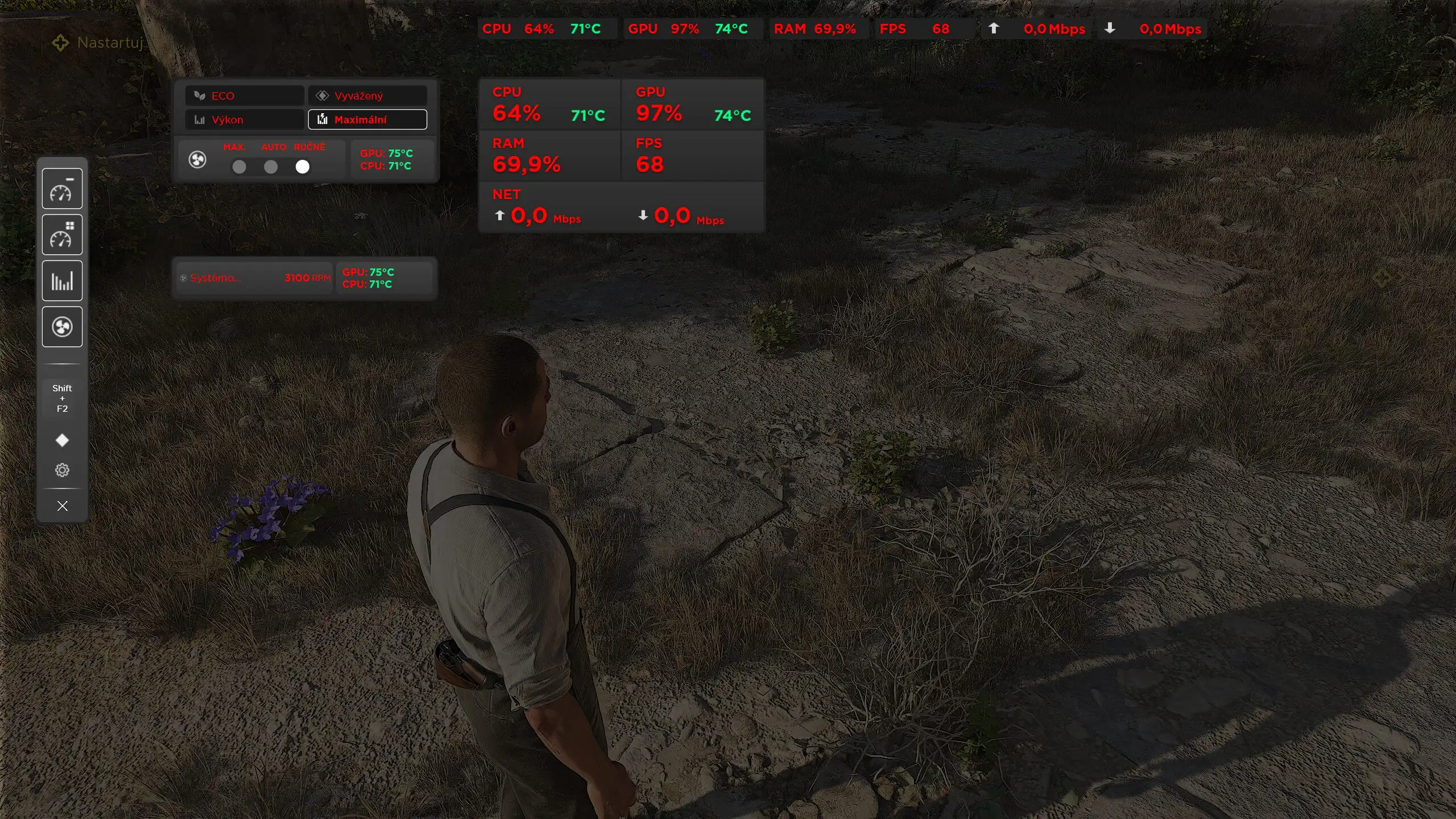This screenshot has height=819, width=1456.
Task: Toggle the compact gauge monitor widget
Action: 62,189
